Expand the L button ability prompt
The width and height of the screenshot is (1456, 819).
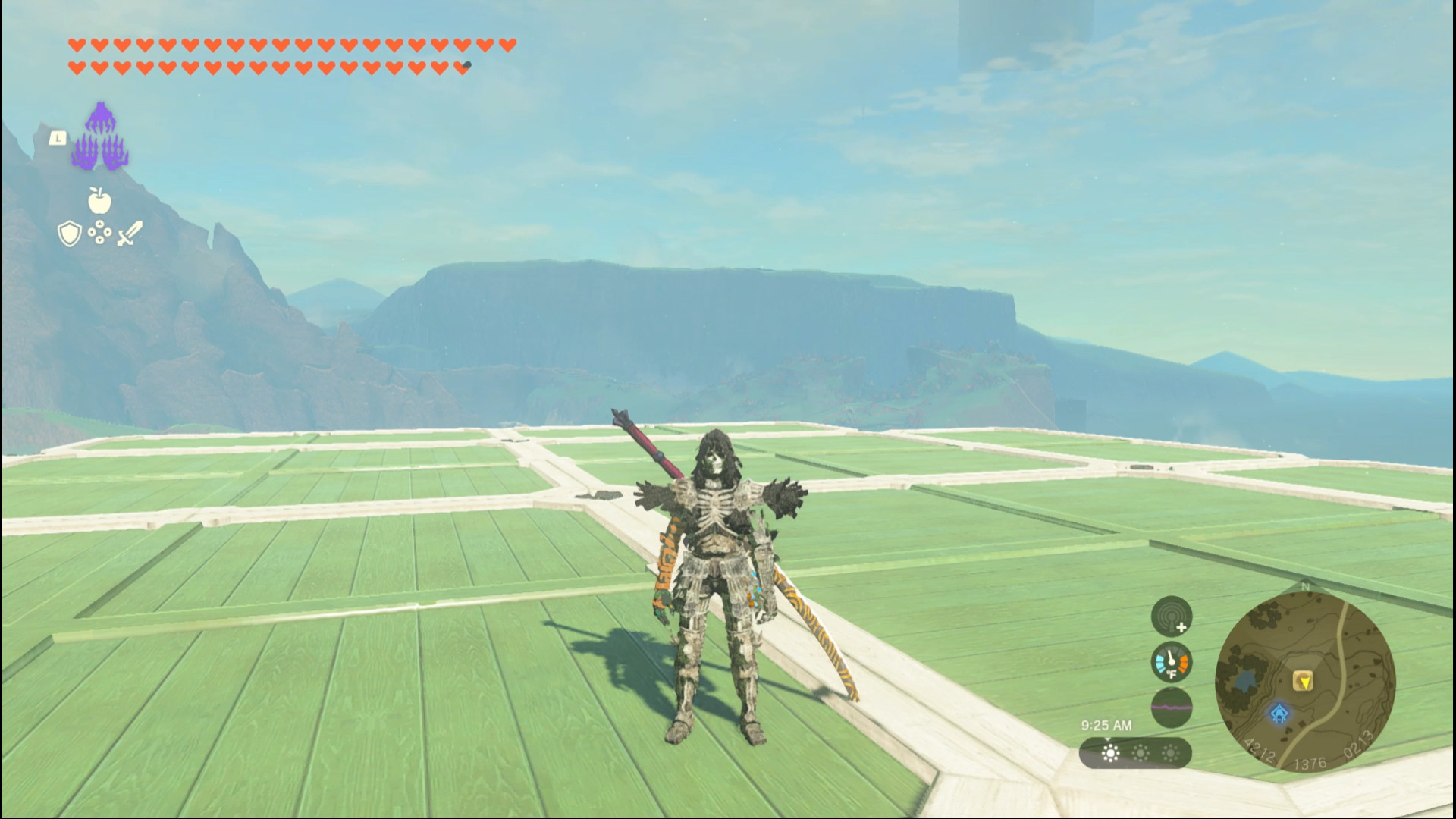(x=59, y=136)
